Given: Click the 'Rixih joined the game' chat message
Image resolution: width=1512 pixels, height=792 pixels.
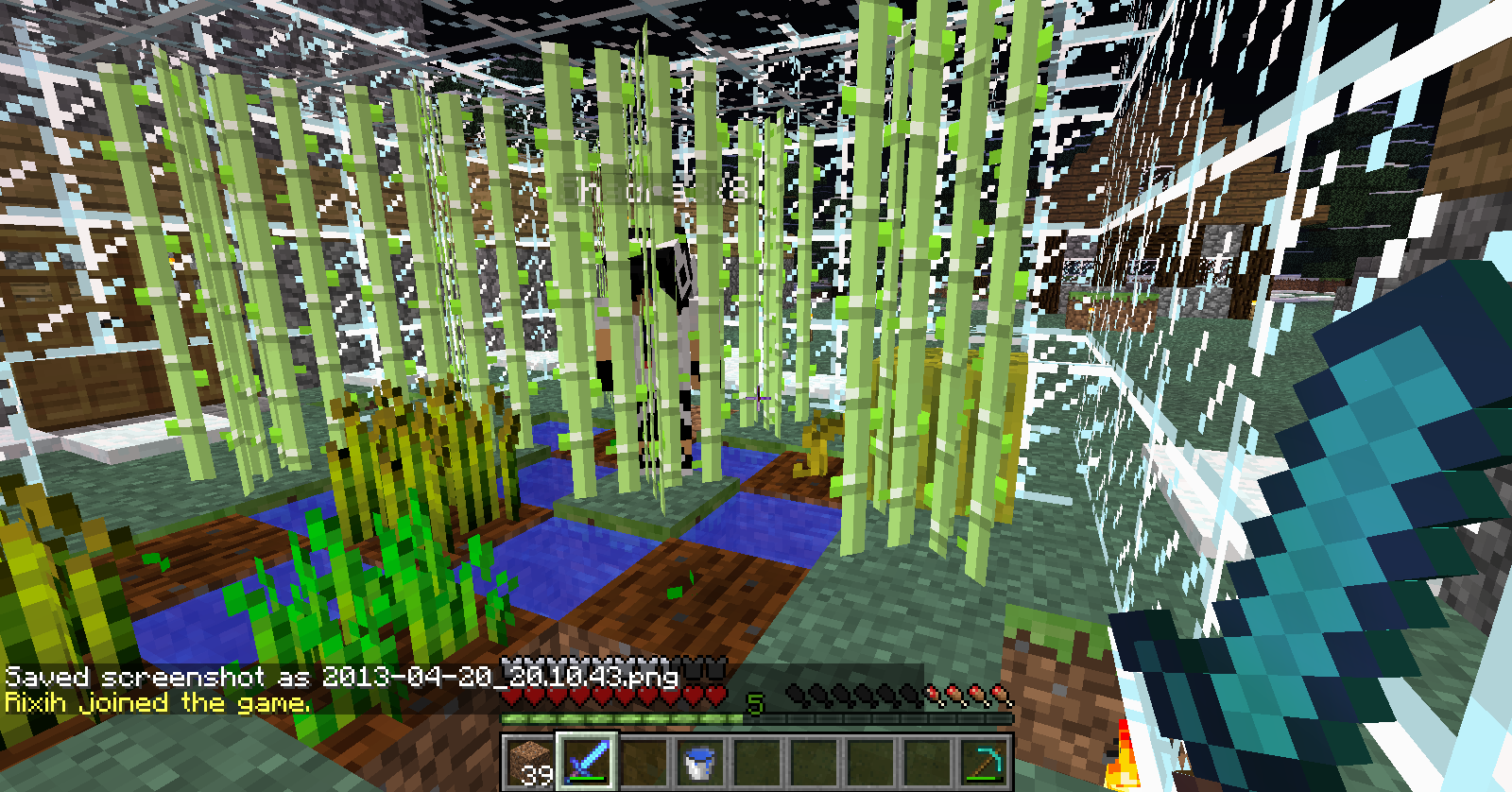Looking at the screenshot, I should pos(156,702).
